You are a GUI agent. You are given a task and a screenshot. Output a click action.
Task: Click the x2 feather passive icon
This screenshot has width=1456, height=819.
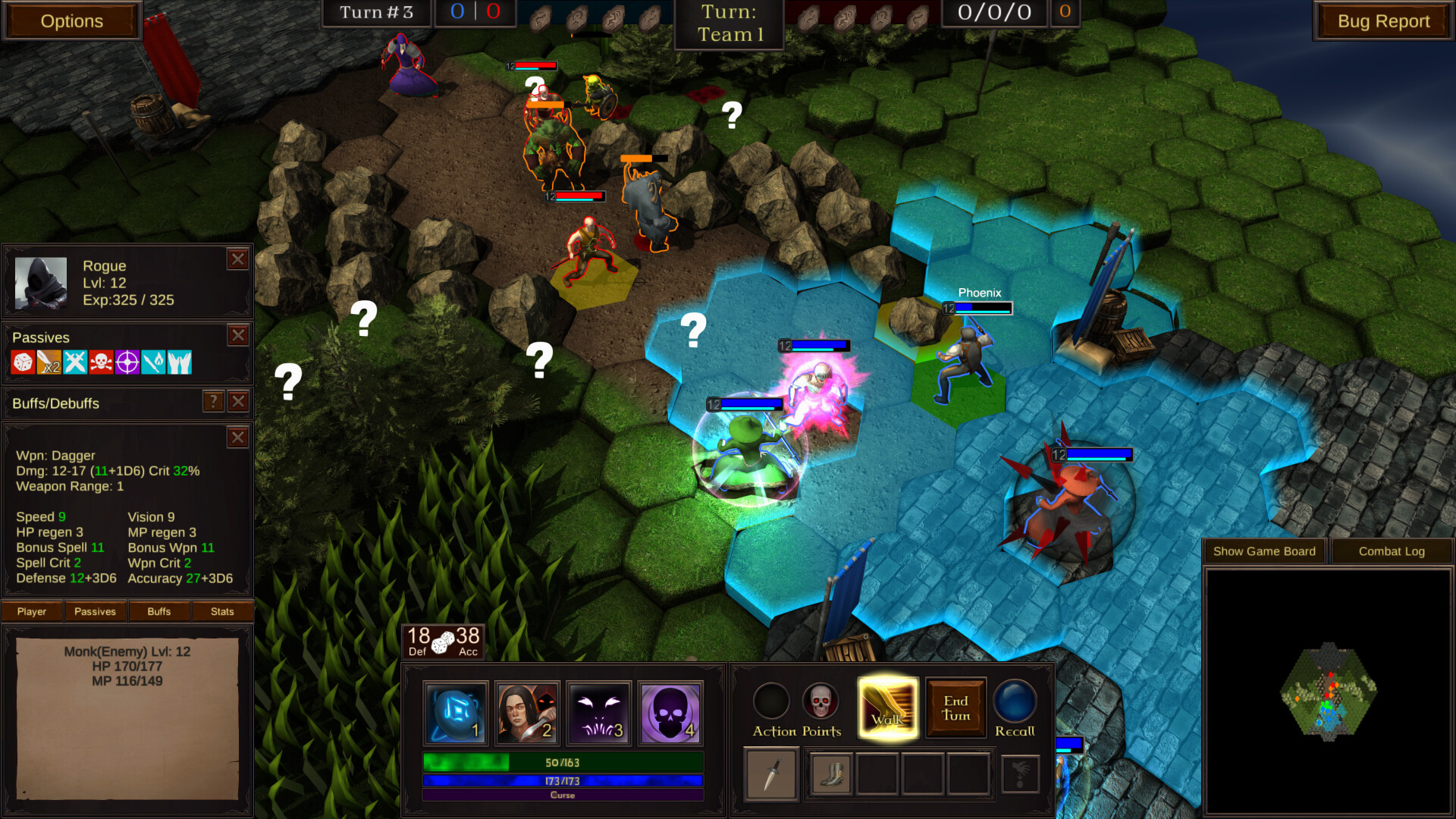[x=48, y=362]
